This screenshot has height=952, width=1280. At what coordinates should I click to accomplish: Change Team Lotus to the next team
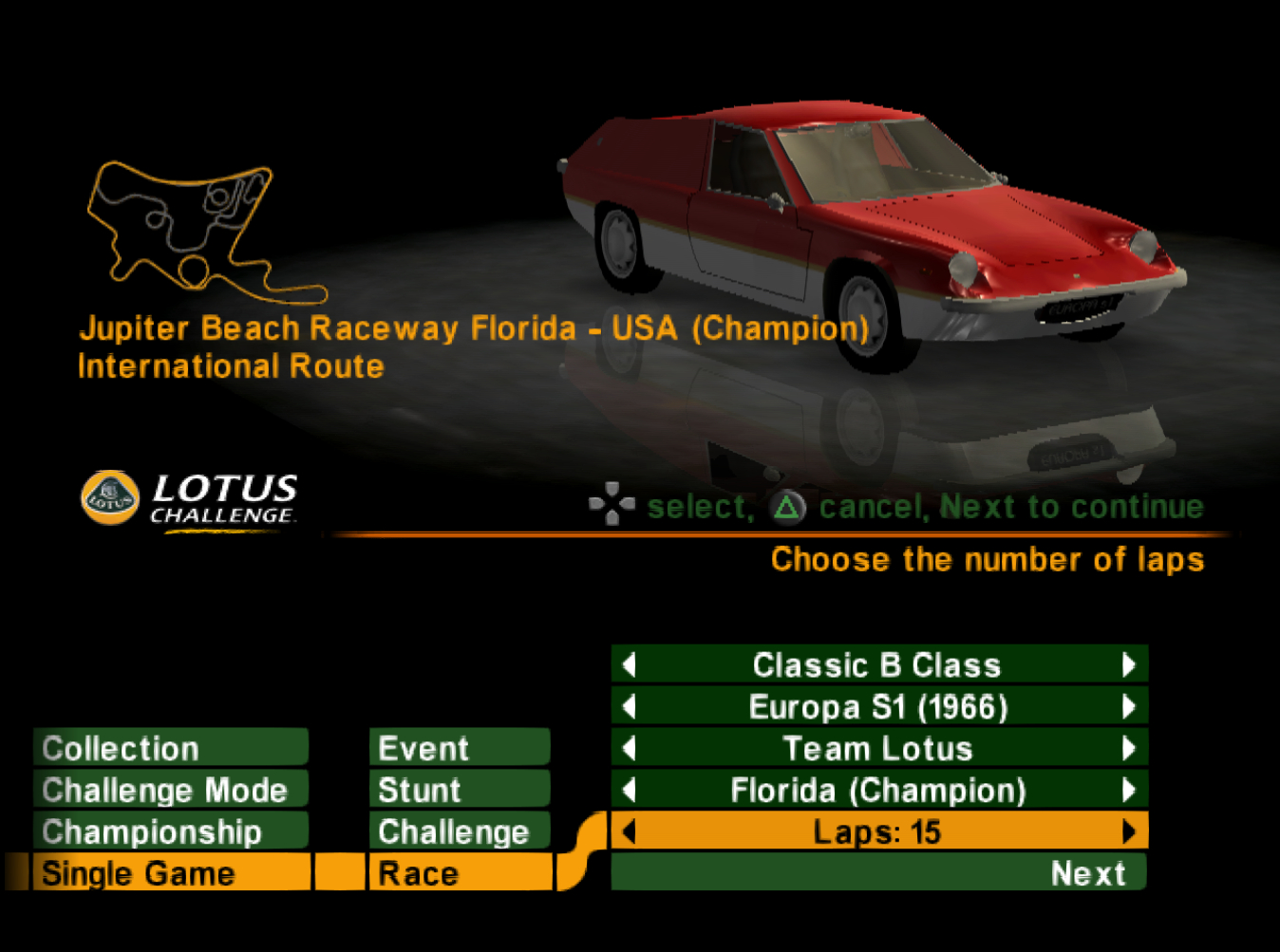1128,748
